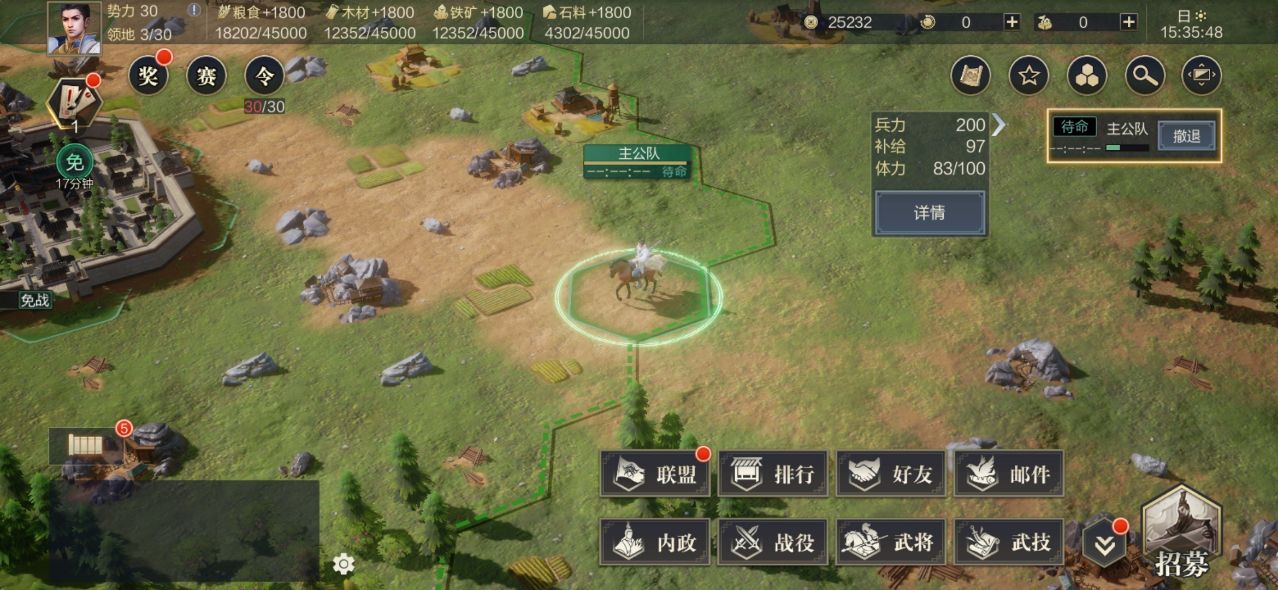Open the 好友 friends list
This screenshot has width=1278, height=590.
point(891,474)
